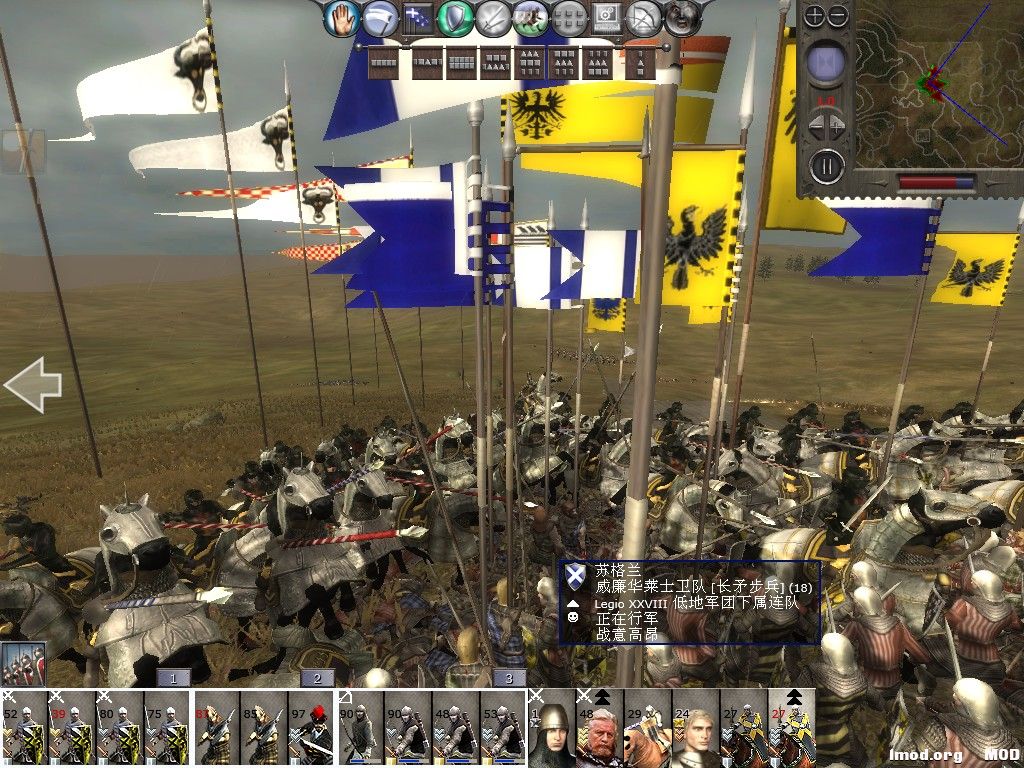Click the large left arrow on screen edge

tap(32, 385)
